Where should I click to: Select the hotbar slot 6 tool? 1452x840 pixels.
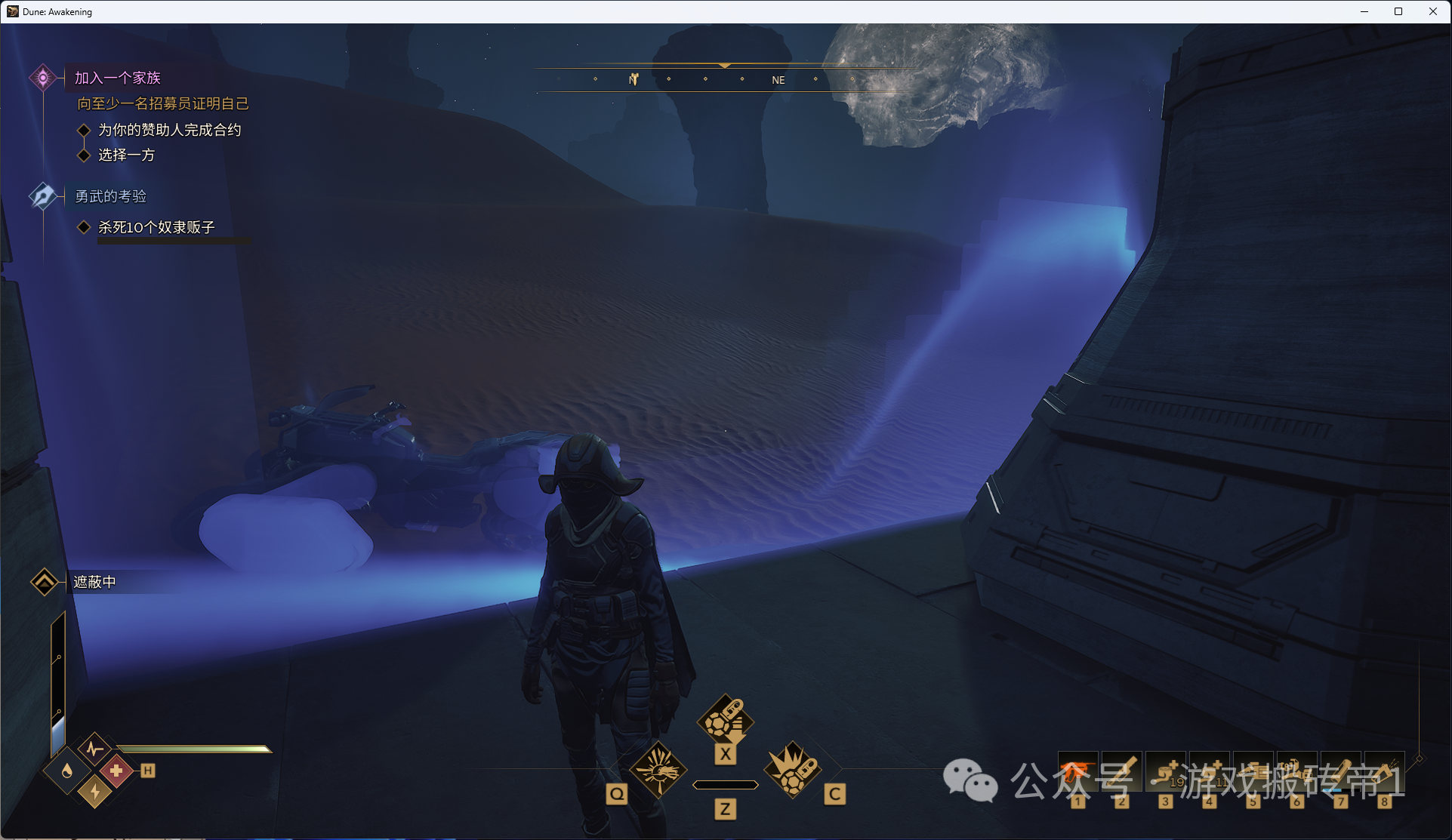tap(1296, 771)
